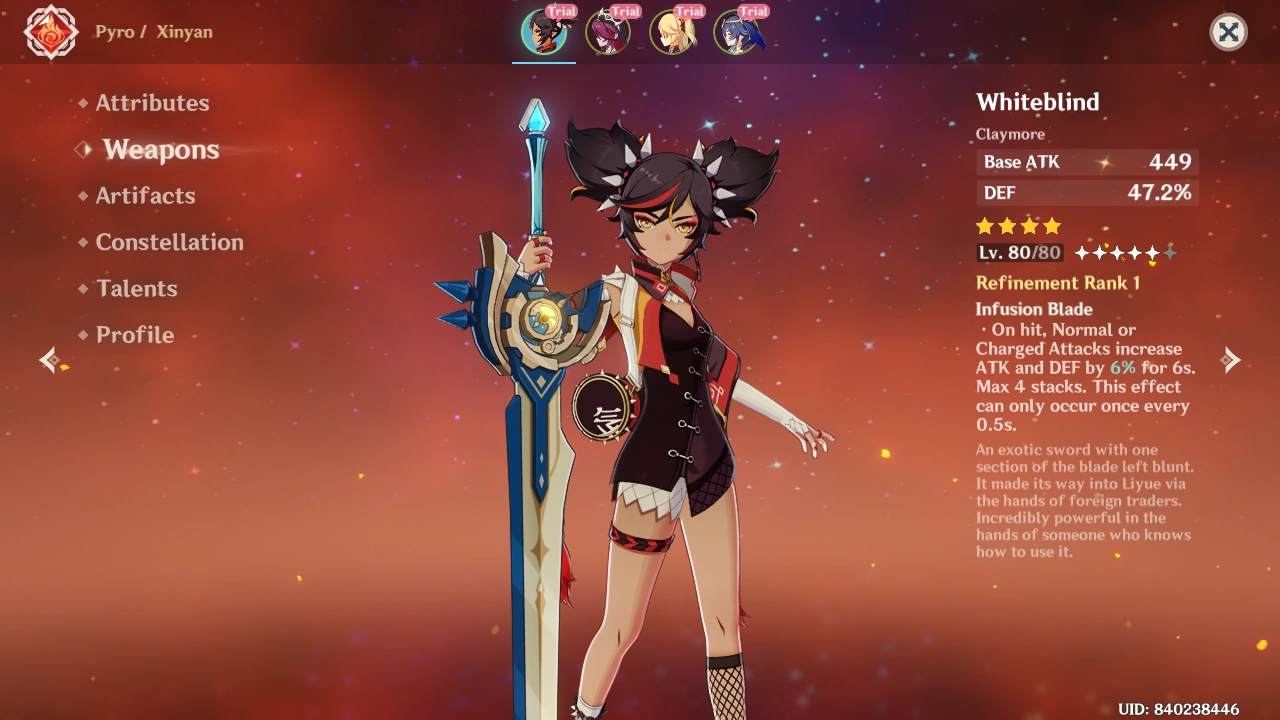This screenshot has height=720, width=1280.
Task: Click the Whiteblind weapon four-star rarity icon
Action: (x=1018, y=226)
